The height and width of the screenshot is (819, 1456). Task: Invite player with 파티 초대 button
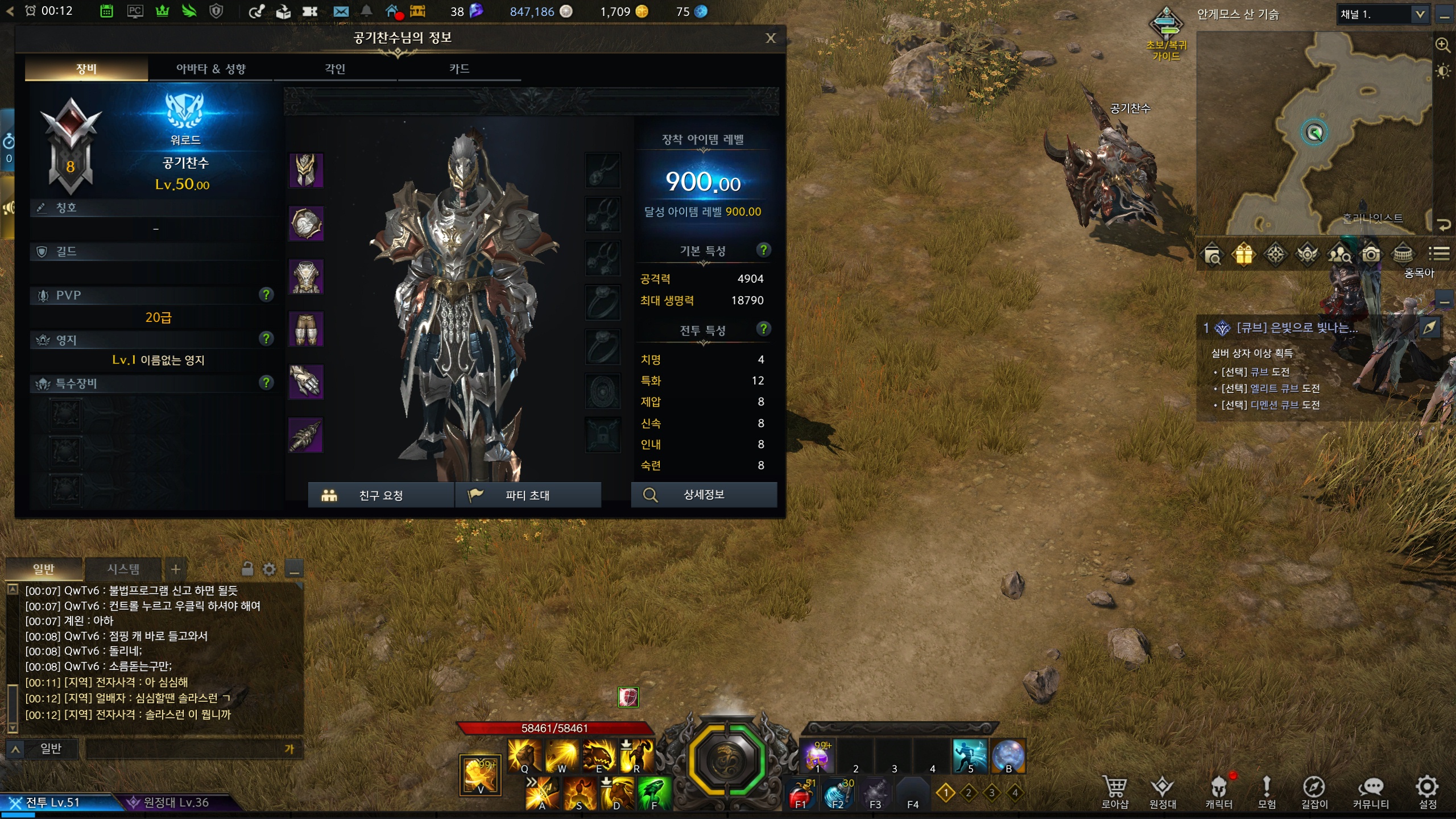(x=527, y=495)
